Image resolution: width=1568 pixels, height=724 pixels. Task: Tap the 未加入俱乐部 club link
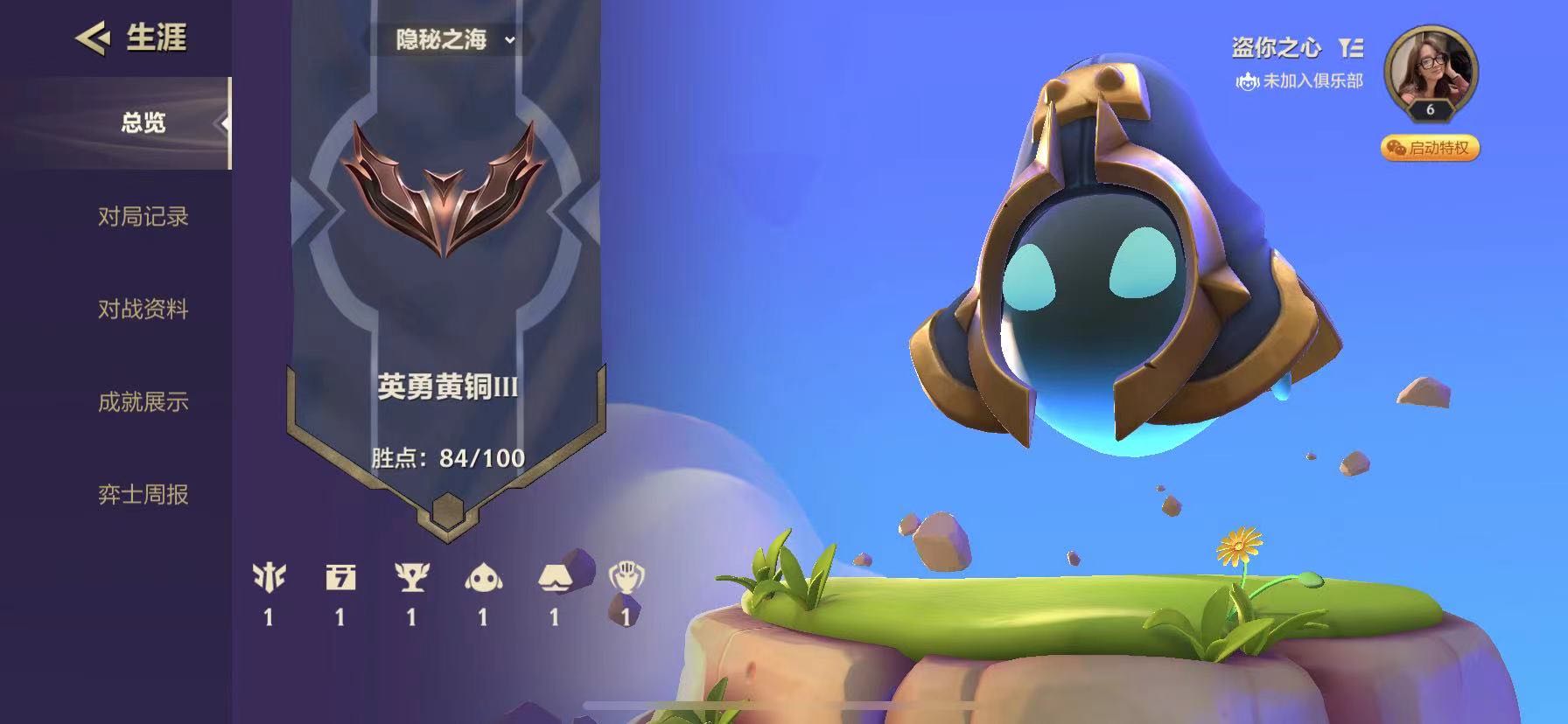[1300, 81]
